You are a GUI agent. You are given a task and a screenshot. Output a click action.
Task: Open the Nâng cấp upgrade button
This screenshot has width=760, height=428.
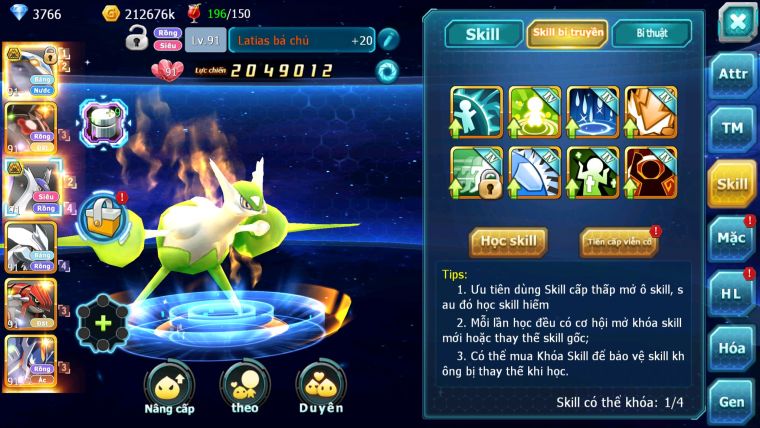coord(169,387)
